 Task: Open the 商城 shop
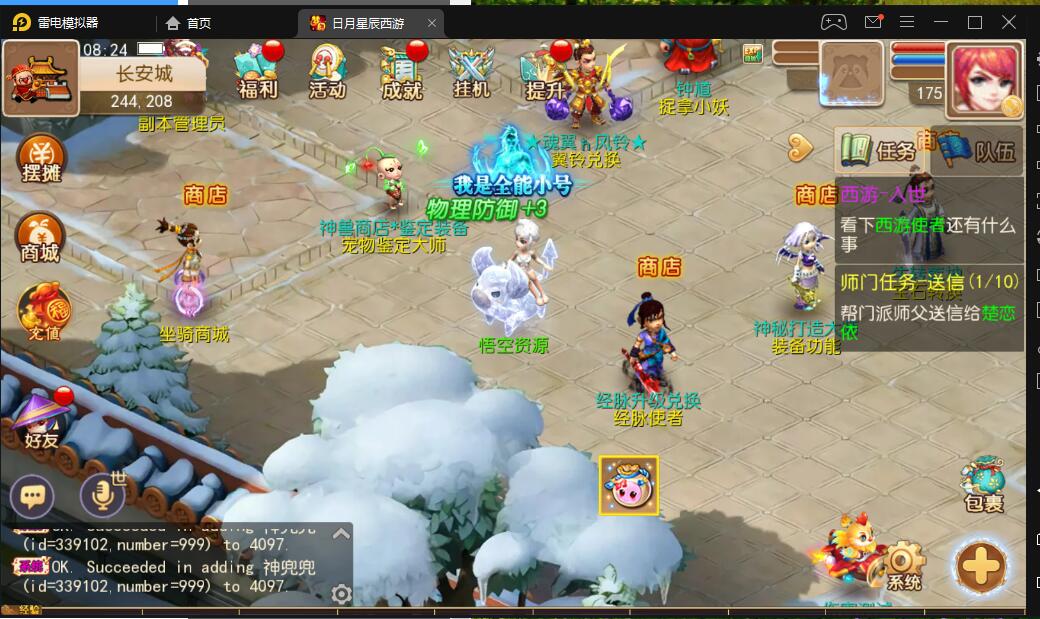coord(40,238)
